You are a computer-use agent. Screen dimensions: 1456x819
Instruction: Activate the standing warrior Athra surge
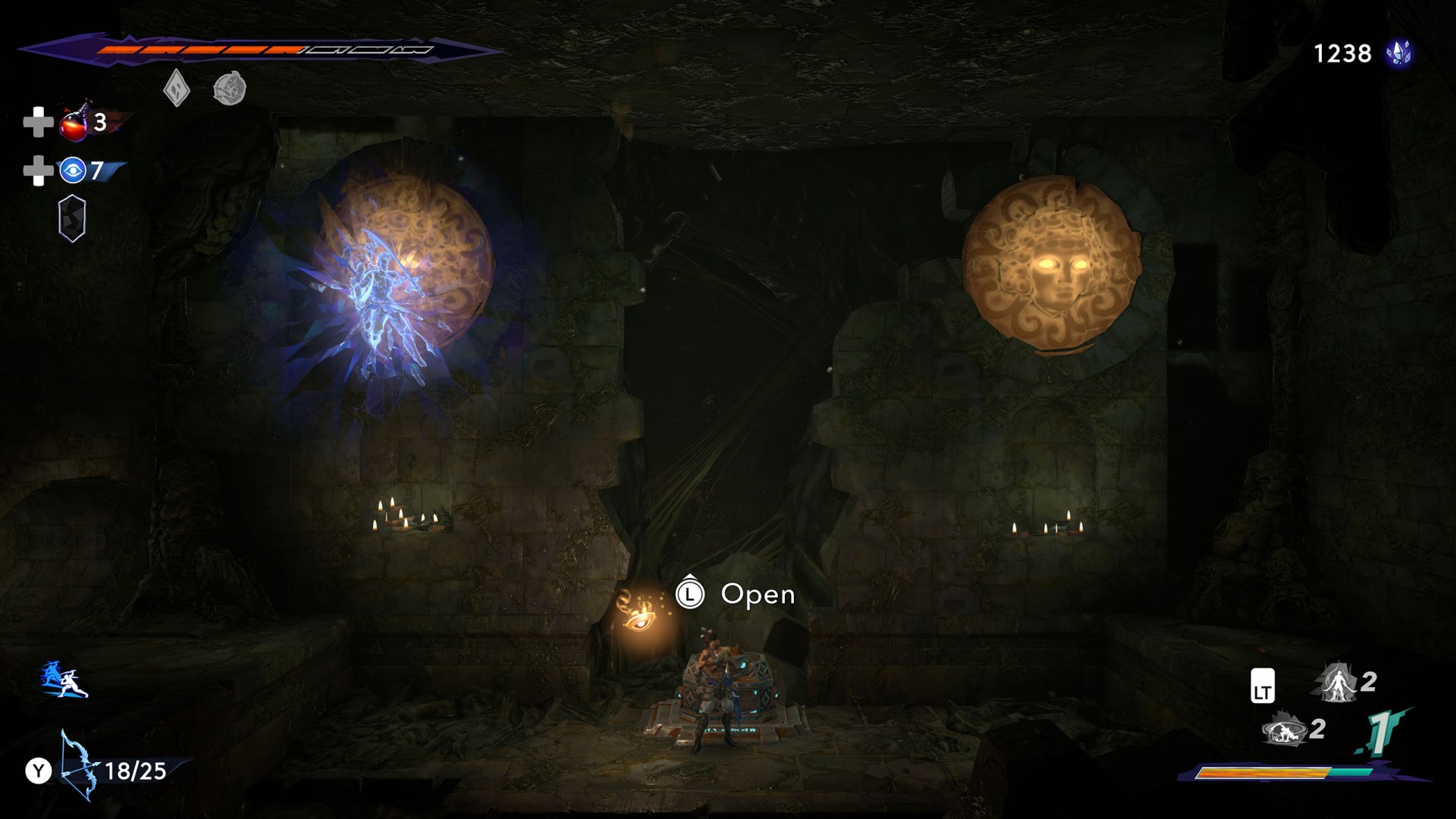(1338, 682)
